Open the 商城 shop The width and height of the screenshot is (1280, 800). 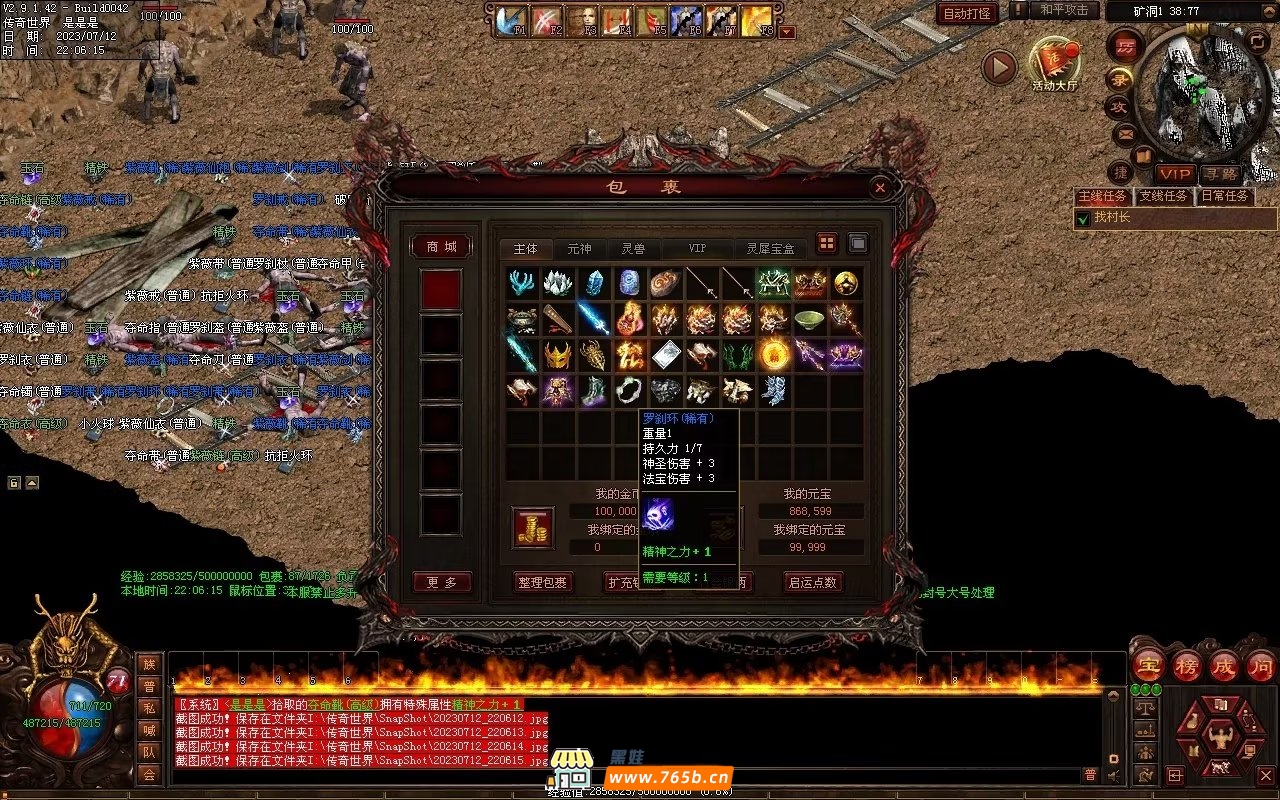point(441,247)
